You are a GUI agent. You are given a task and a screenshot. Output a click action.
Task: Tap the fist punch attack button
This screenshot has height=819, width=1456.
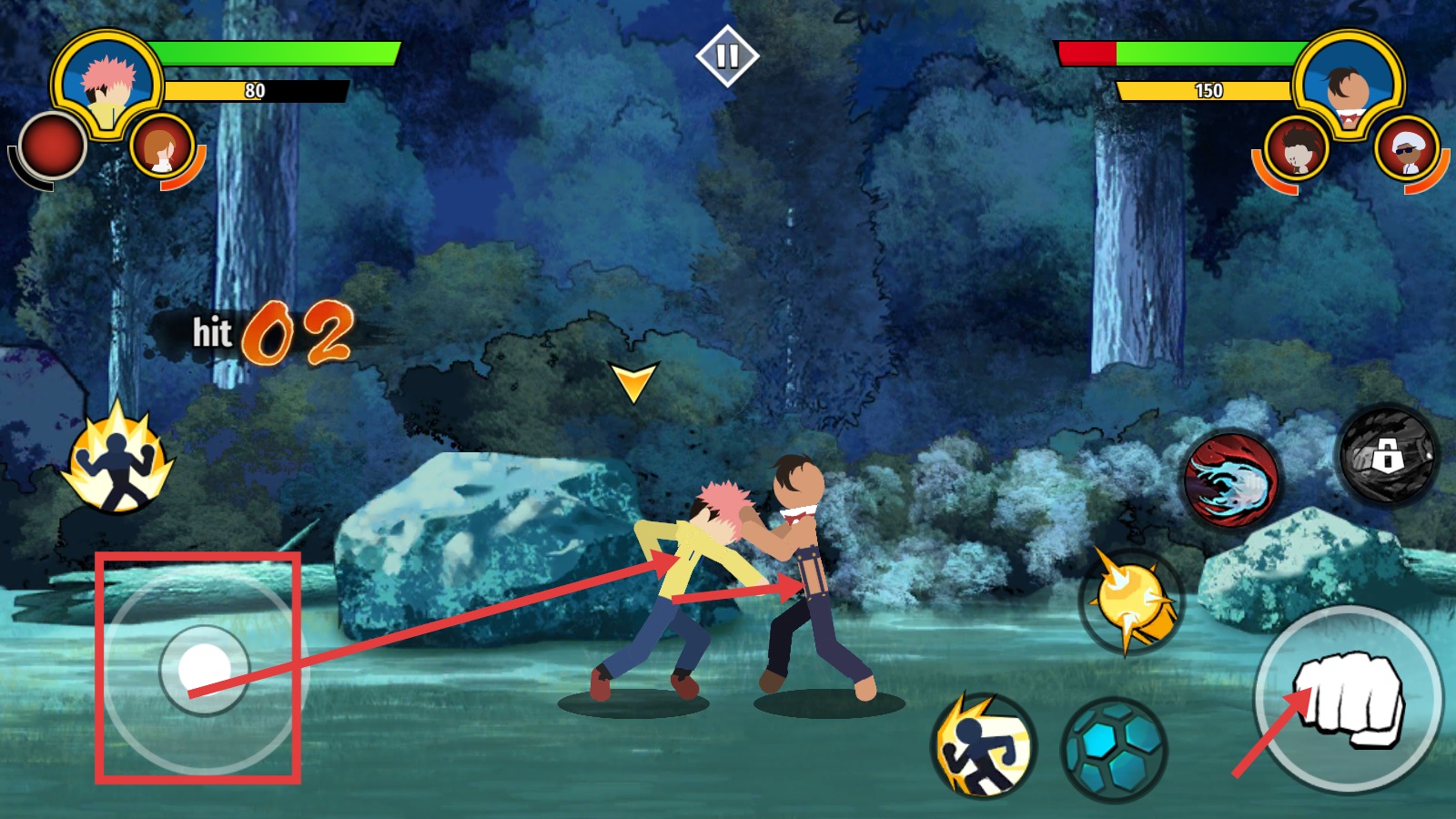pyautogui.click(x=1349, y=699)
